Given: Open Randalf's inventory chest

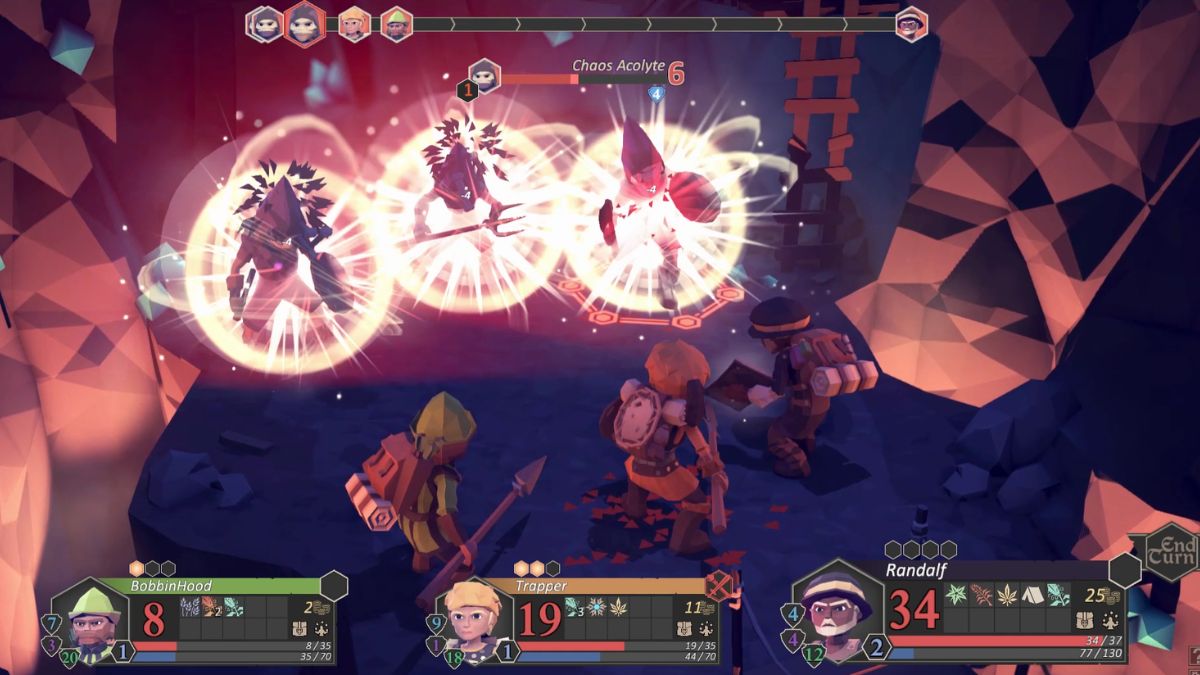Looking at the screenshot, I should (x=1082, y=620).
